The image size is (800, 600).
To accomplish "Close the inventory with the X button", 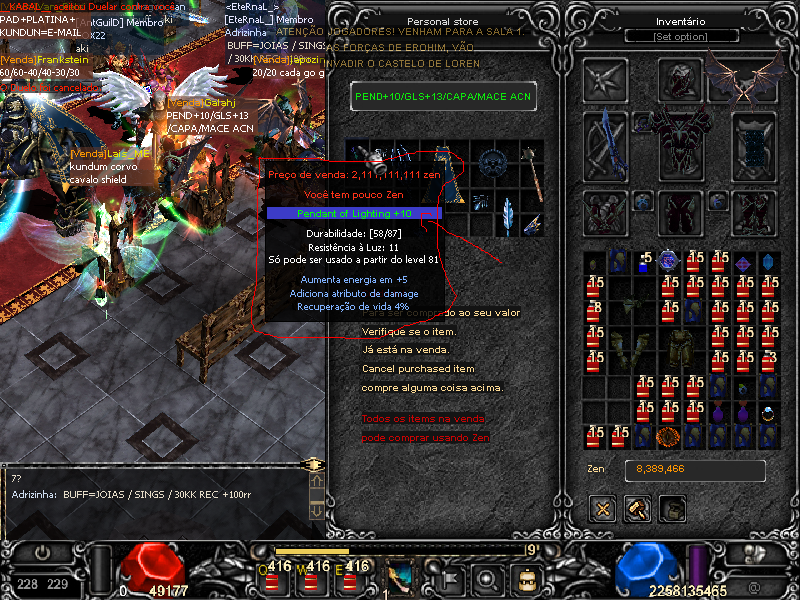I will (603, 509).
